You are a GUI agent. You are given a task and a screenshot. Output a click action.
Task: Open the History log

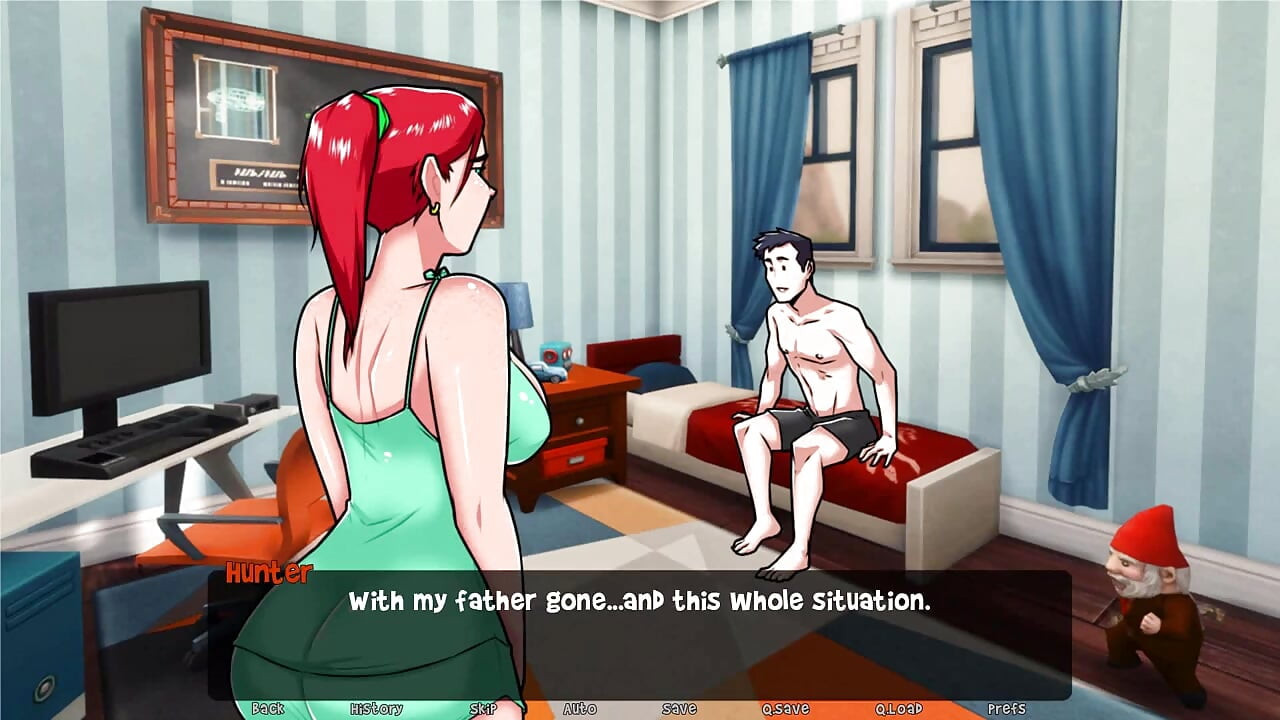click(x=375, y=708)
